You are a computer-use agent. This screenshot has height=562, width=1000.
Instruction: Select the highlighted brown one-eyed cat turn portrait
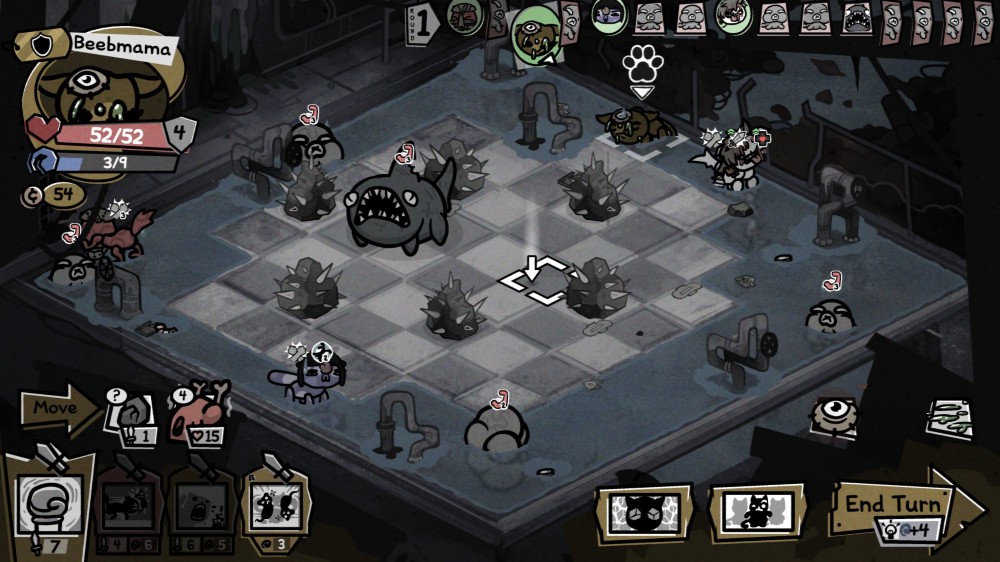[x=536, y=32]
